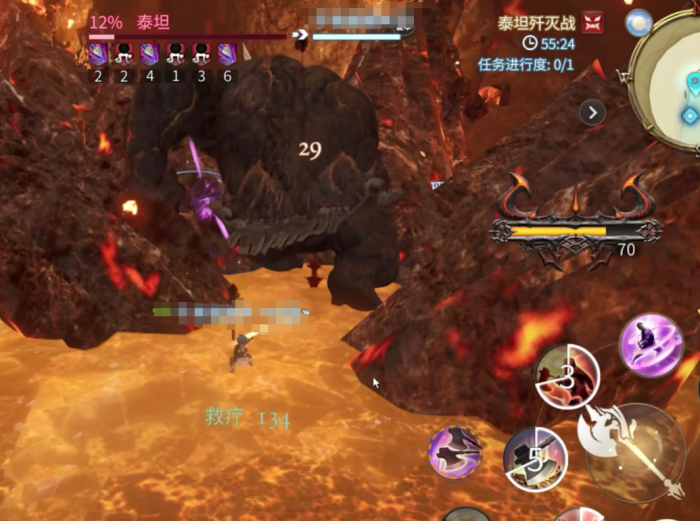Screen dimensions: 700x521
Task: Inspect the boss debuff with 6 stacks
Action: tap(227, 54)
